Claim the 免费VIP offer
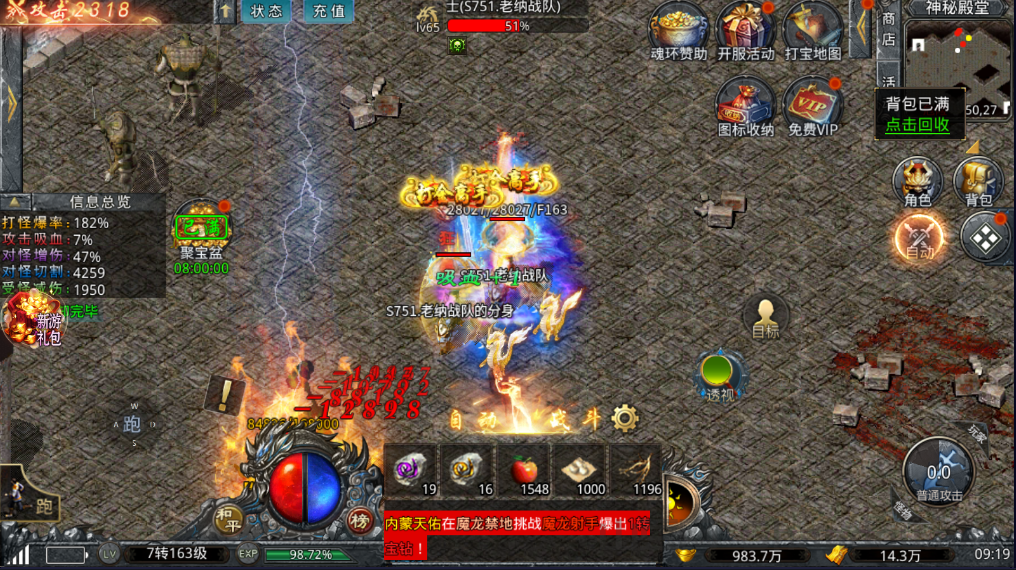The width and height of the screenshot is (1016, 570). (x=812, y=102)
